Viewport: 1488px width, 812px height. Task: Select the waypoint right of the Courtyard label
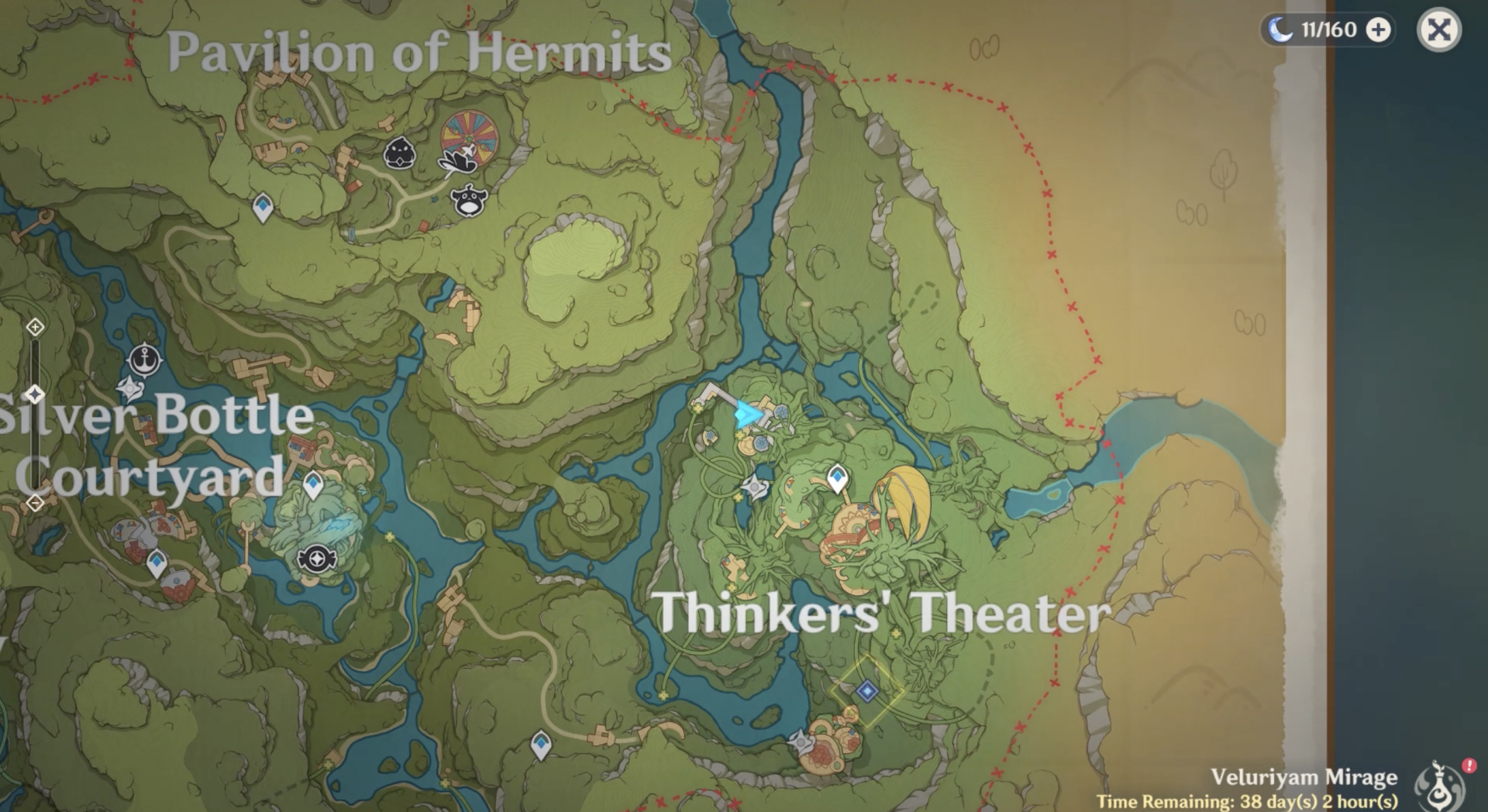[x=313, y=485]
